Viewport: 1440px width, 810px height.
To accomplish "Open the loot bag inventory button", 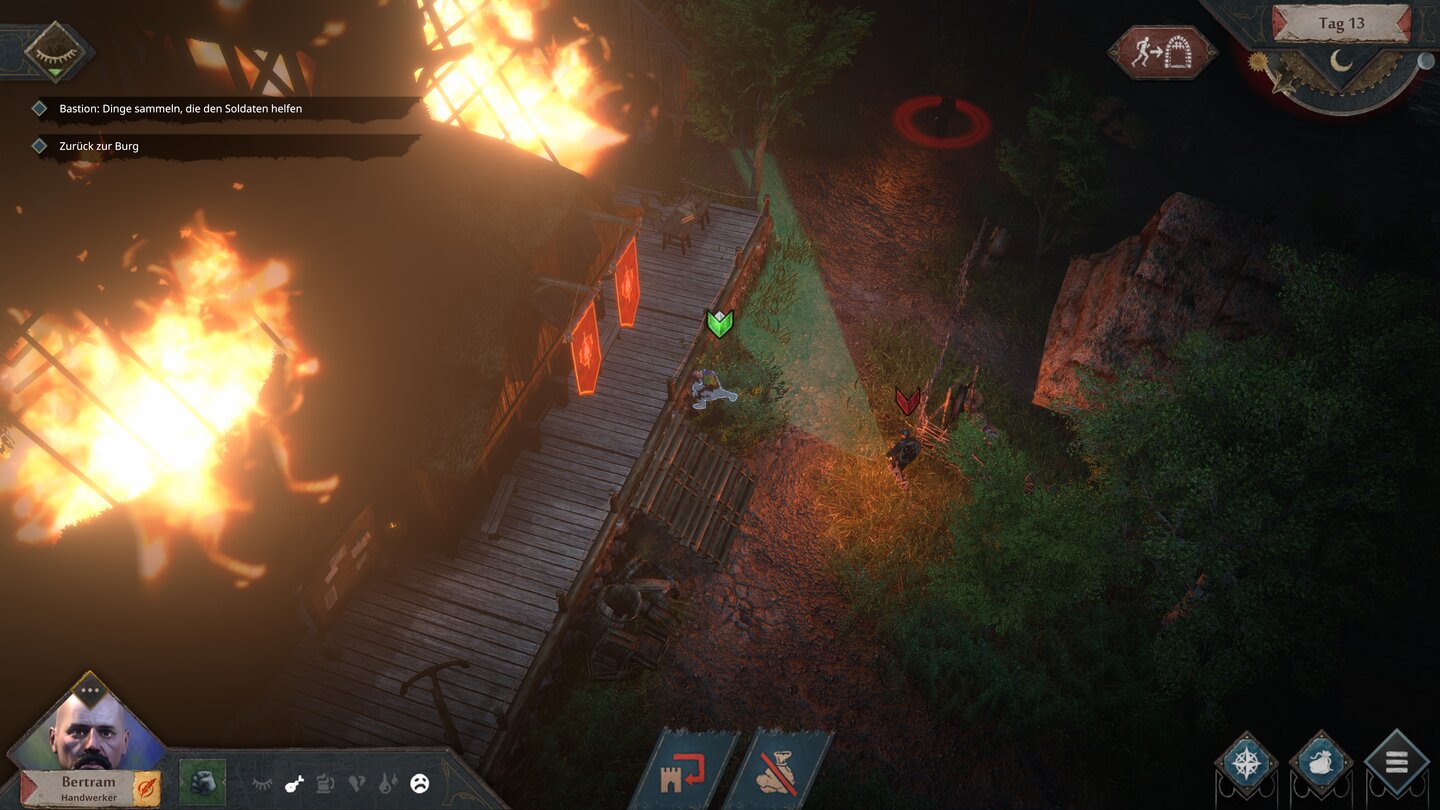I will [1321, 764].
